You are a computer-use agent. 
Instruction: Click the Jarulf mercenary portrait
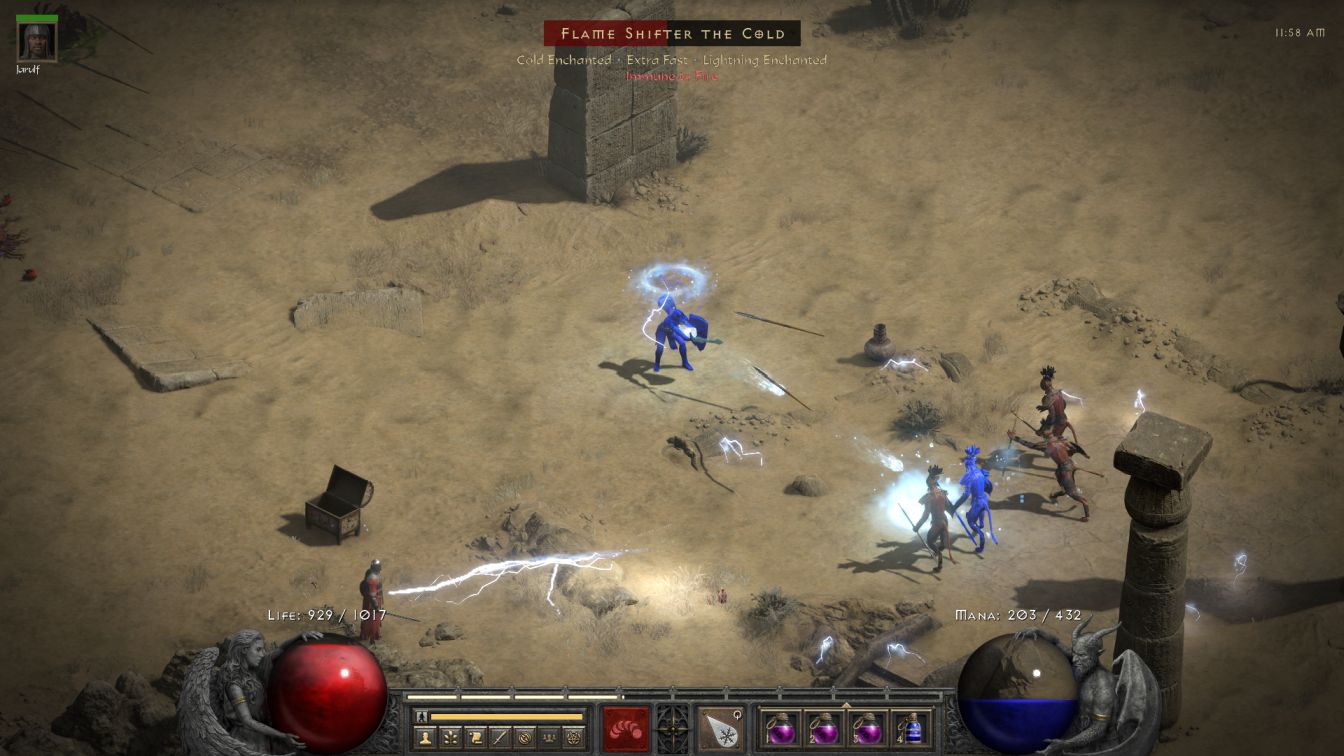(x=37, y=41)
